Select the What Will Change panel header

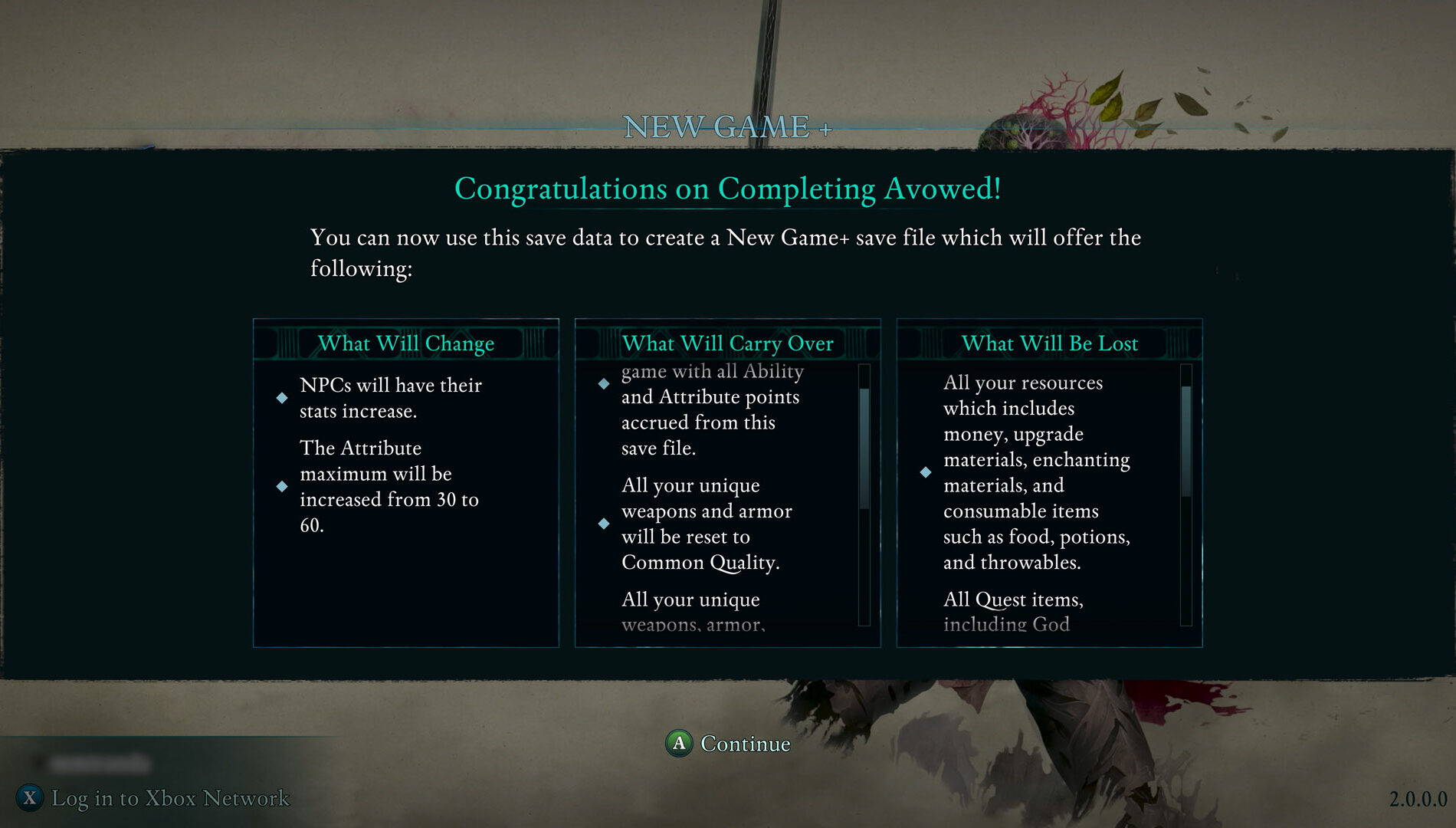coord(405,343)
